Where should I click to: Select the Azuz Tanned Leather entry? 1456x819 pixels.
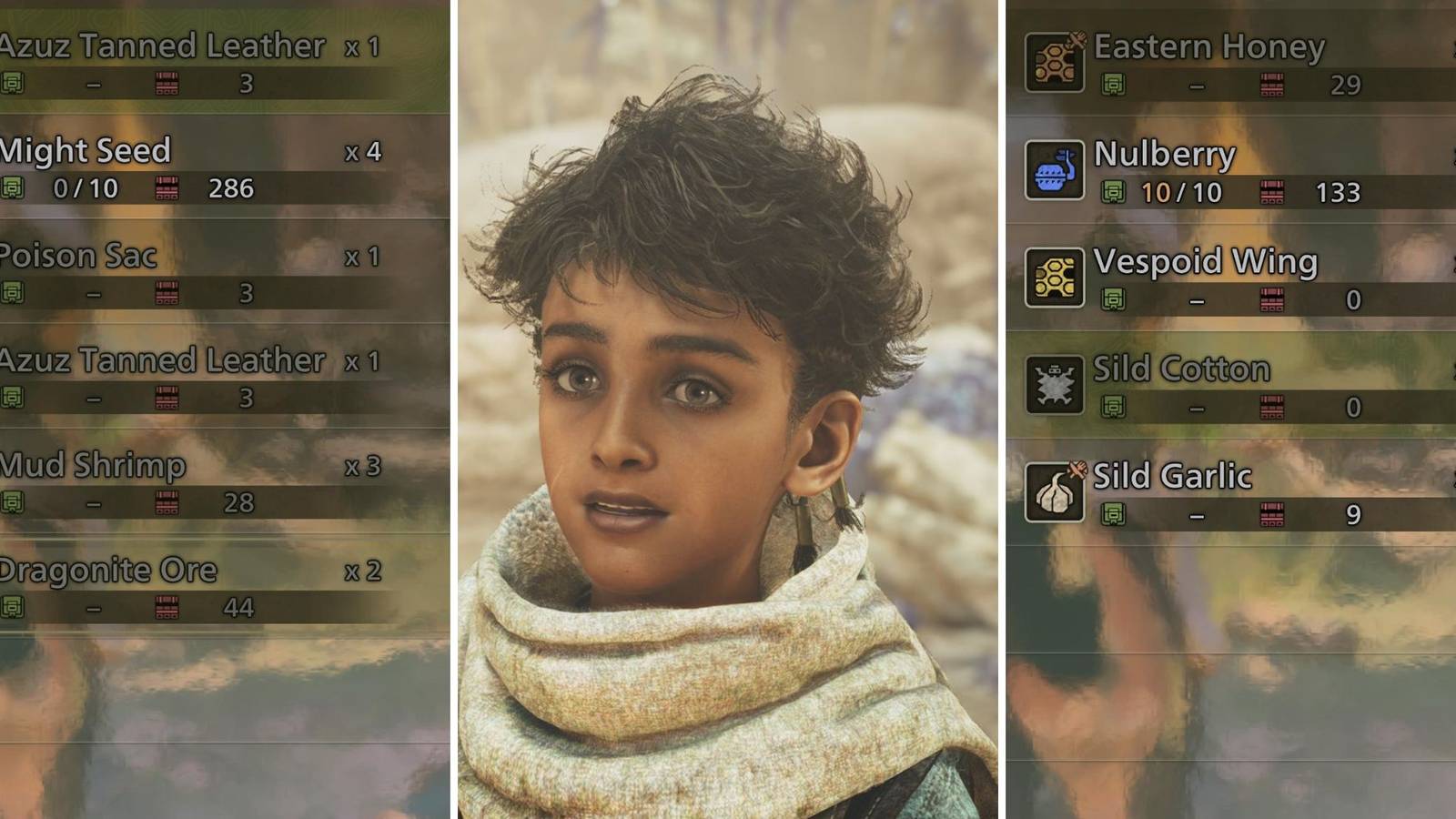point(164,46)
